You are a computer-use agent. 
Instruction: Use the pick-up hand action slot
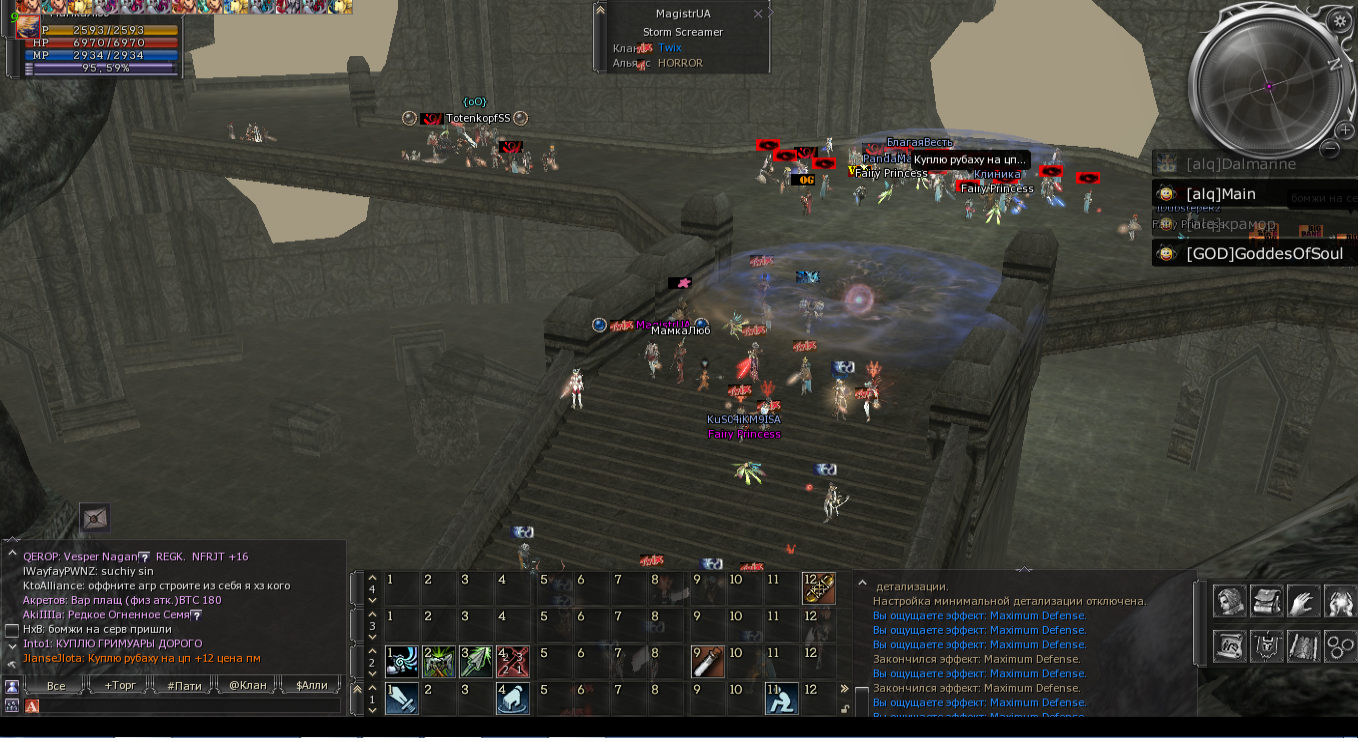[x=512, y=698]
